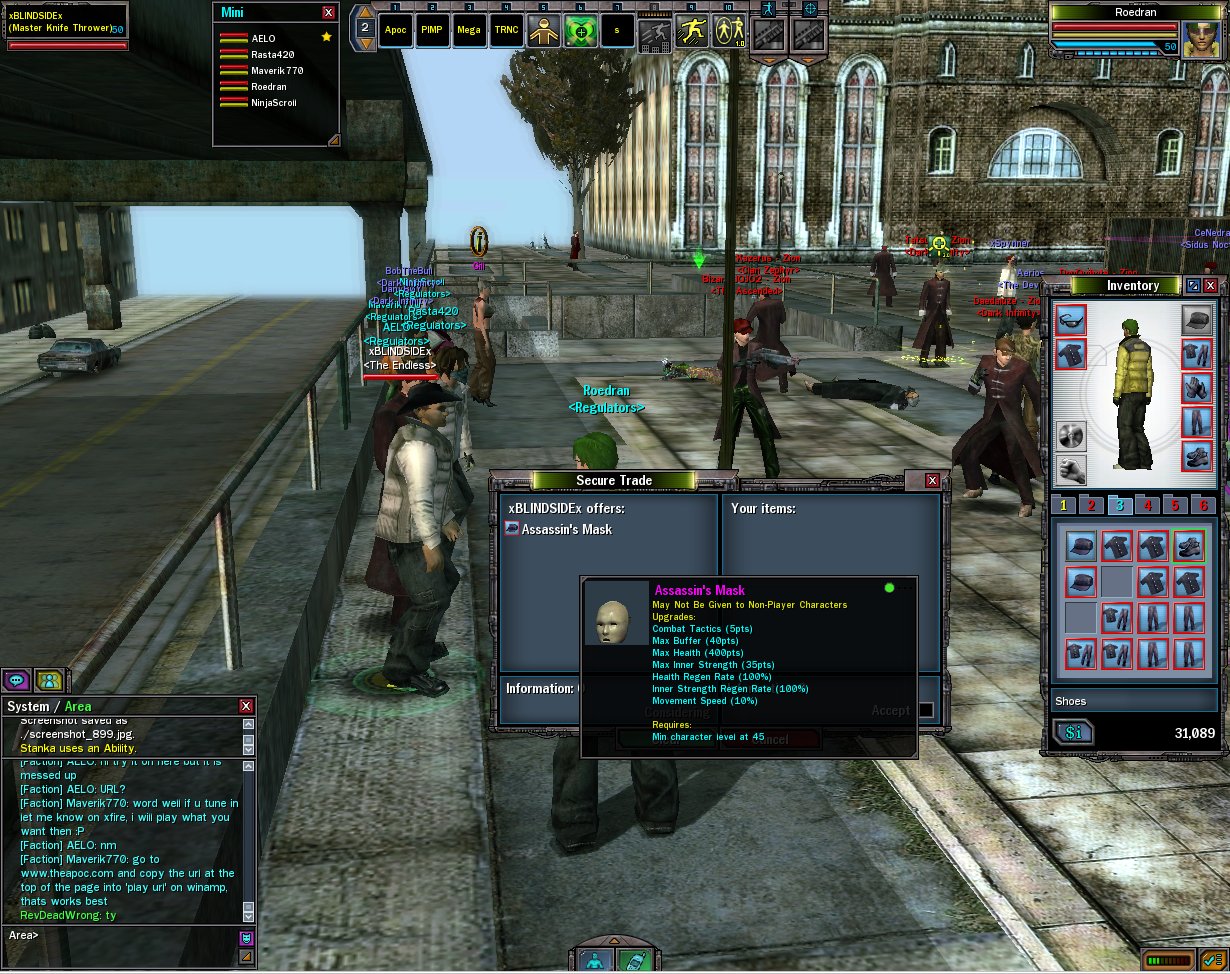Image resolution: width=1230 pixels, height=974 pixels.
Task: Use the green heart healing ability
Action: (x=581, y=31)
